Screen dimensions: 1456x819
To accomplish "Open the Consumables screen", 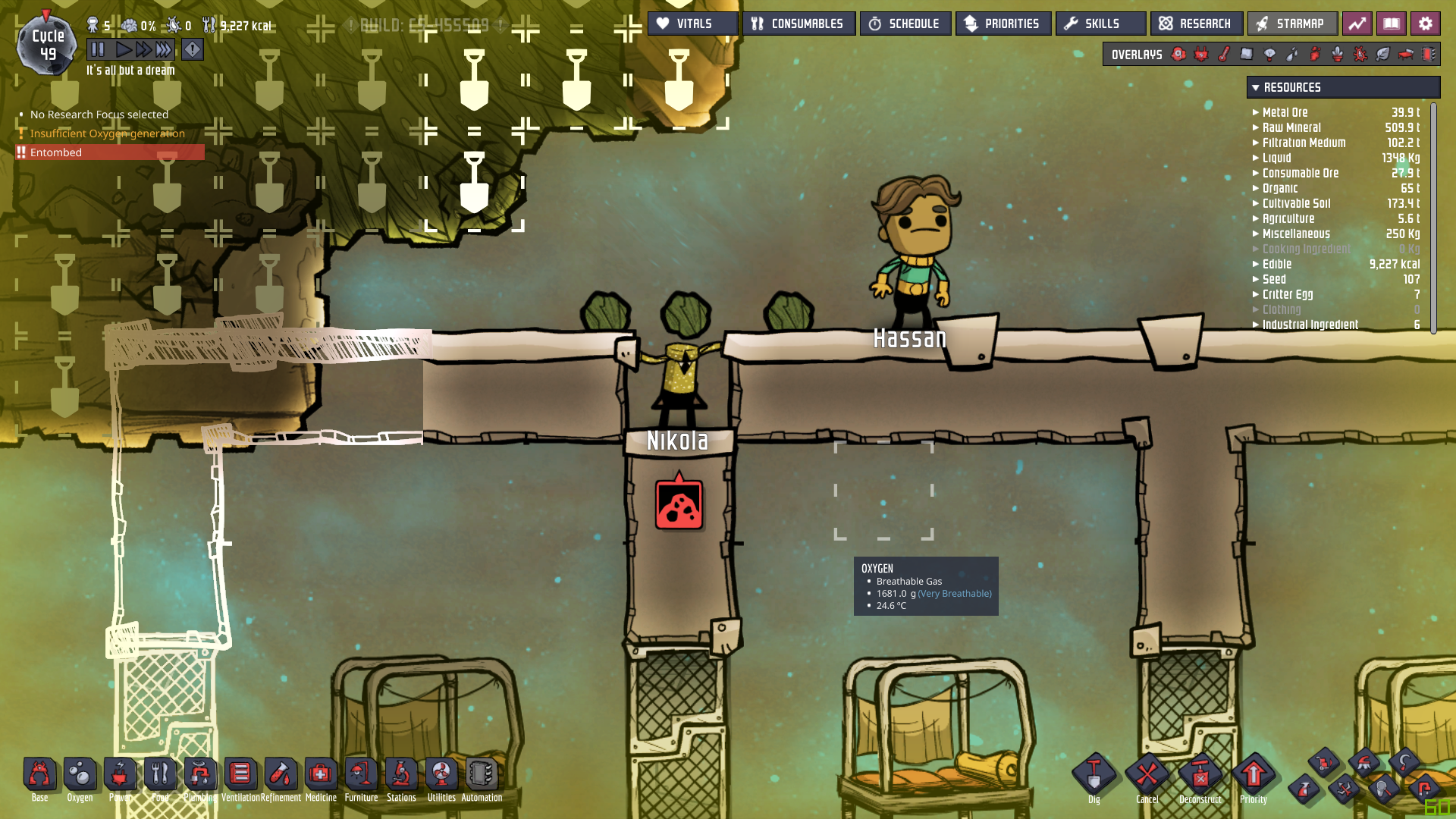I will click(799, 24).
